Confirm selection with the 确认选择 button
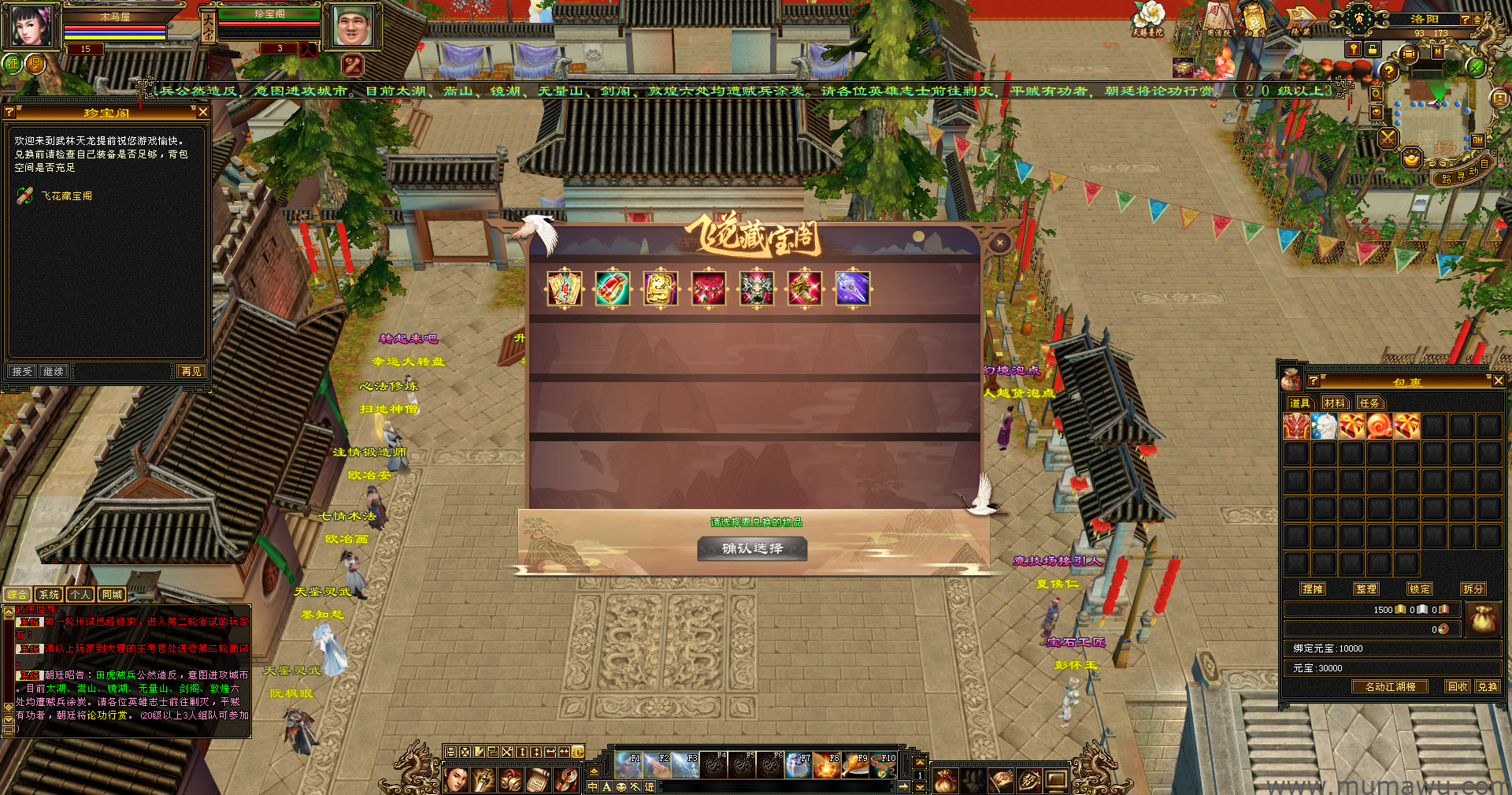Image resolution: width=1512 pixels, height=795 pixels. 752,548
